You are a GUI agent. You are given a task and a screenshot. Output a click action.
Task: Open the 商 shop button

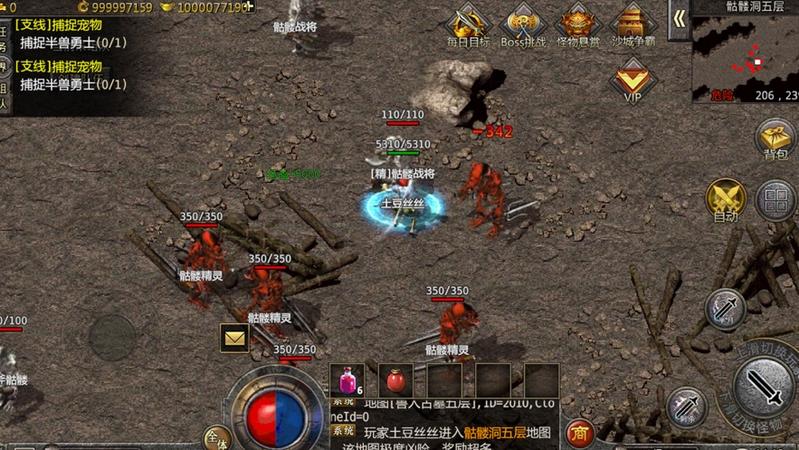point(579,433)
